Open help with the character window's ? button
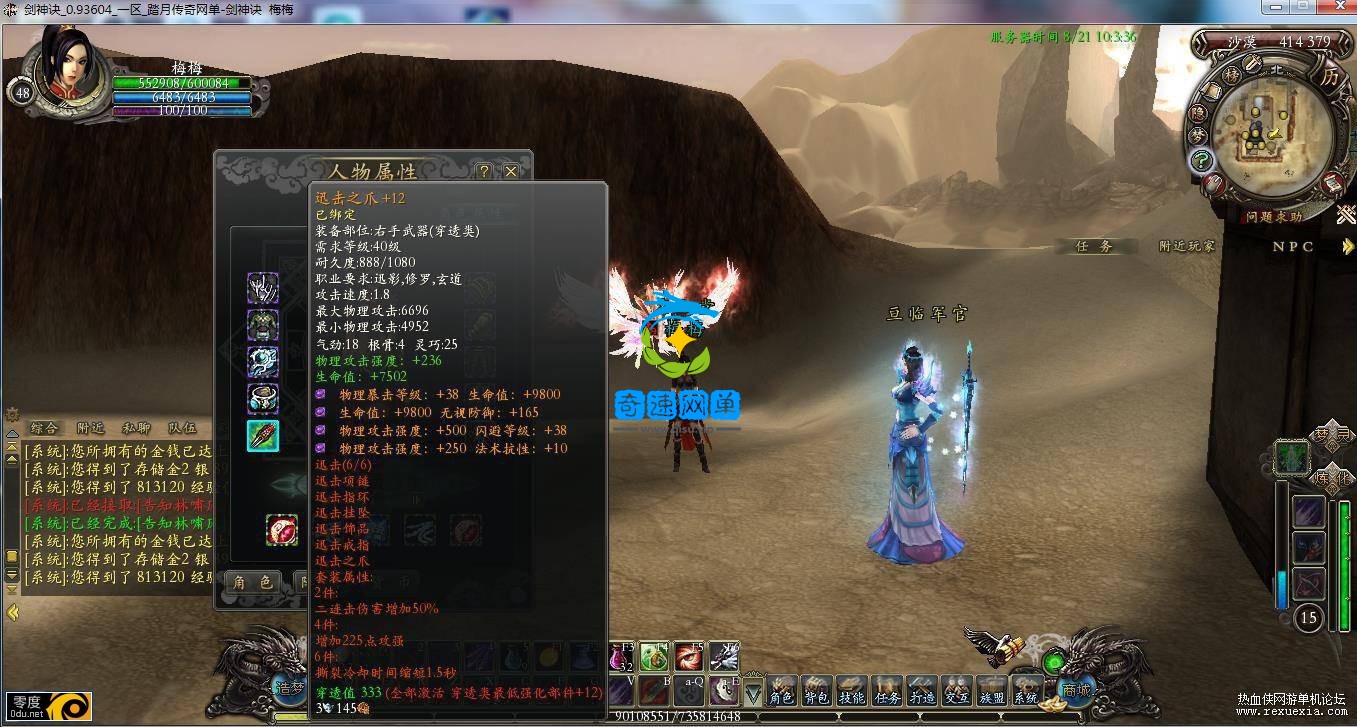 coord(483,171)
